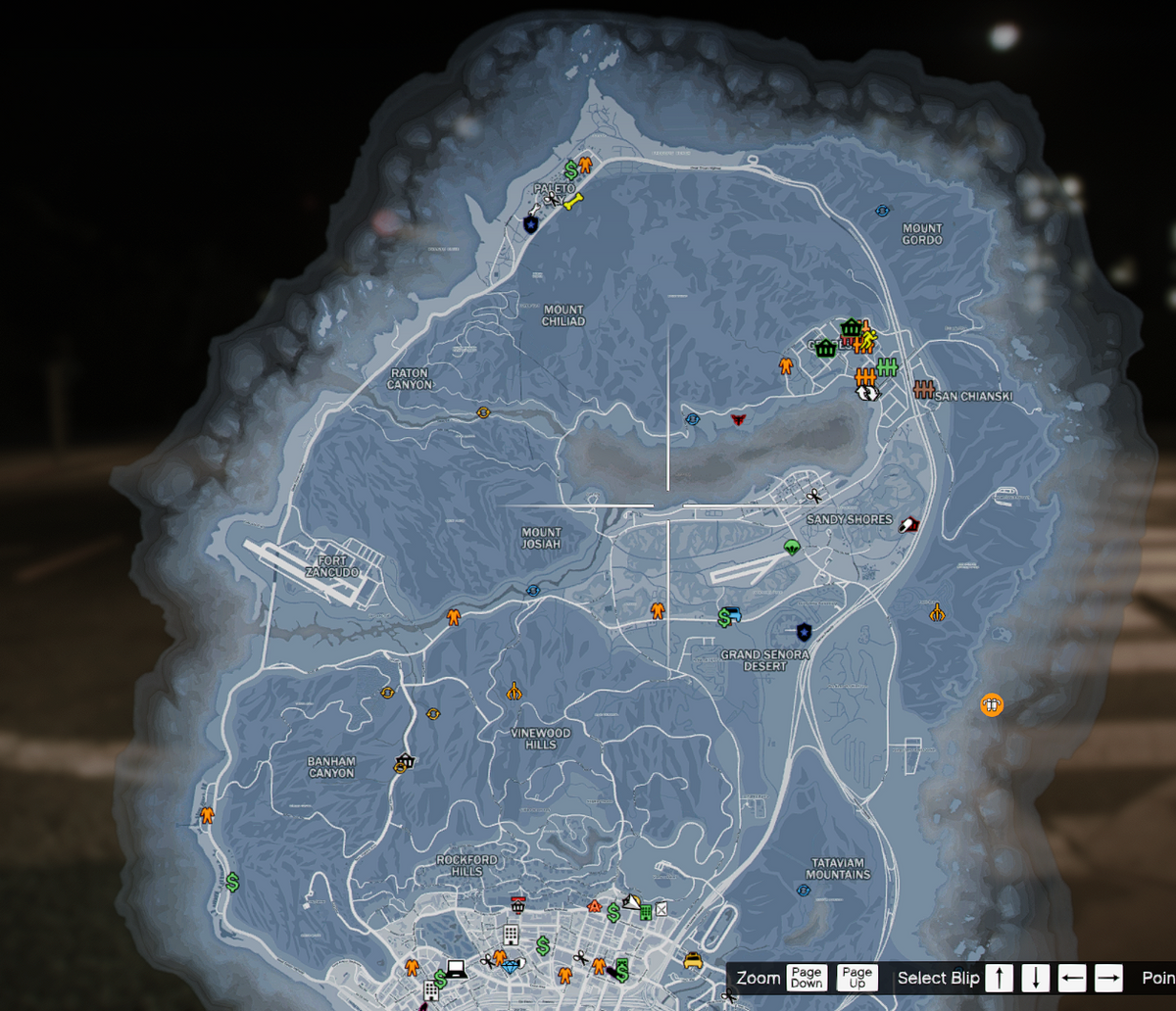This screenshot has width=1176, height=1011.
Task: Click the police badge blip near Paleto
Action: point(530,224)
